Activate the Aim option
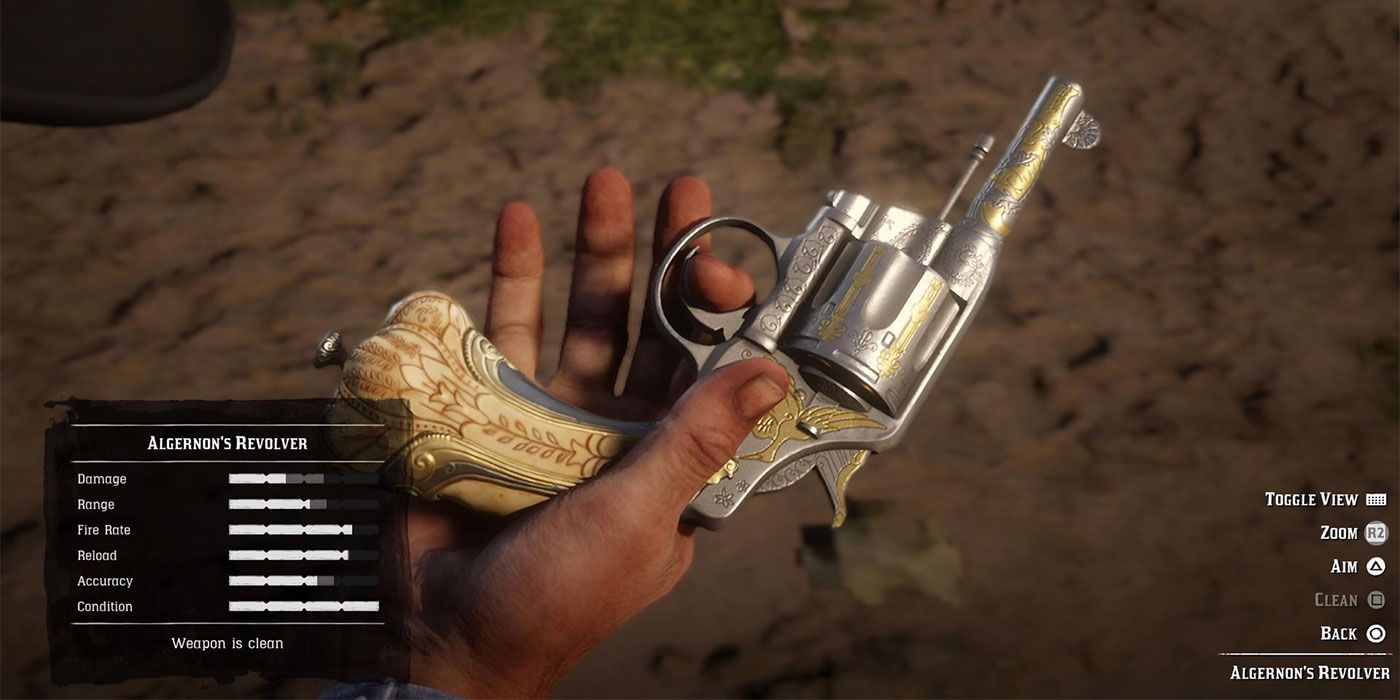Image resolution: width=1400 pixels, height=700 pixels. 1357,566
